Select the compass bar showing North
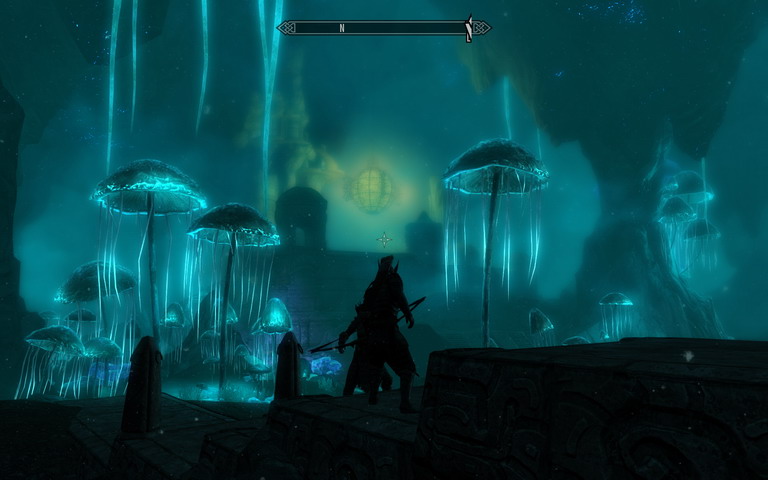This screenshot has width=768, height=480. point(383,28)
